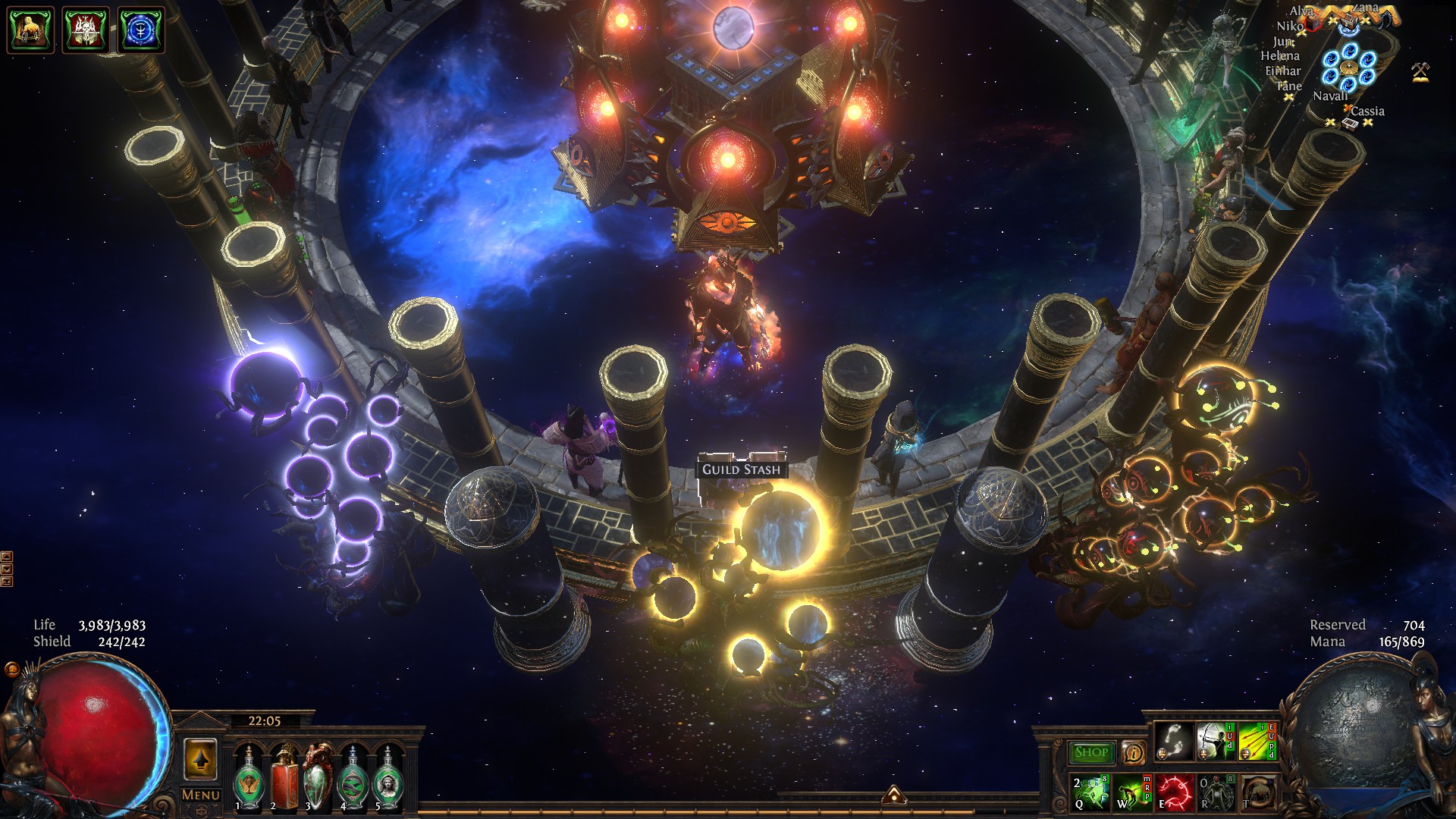Image resolution: width=1456 pixels, height=819 pixels.
Task: Activate the bronze ring skill on T
Action: pos(1257,792)
